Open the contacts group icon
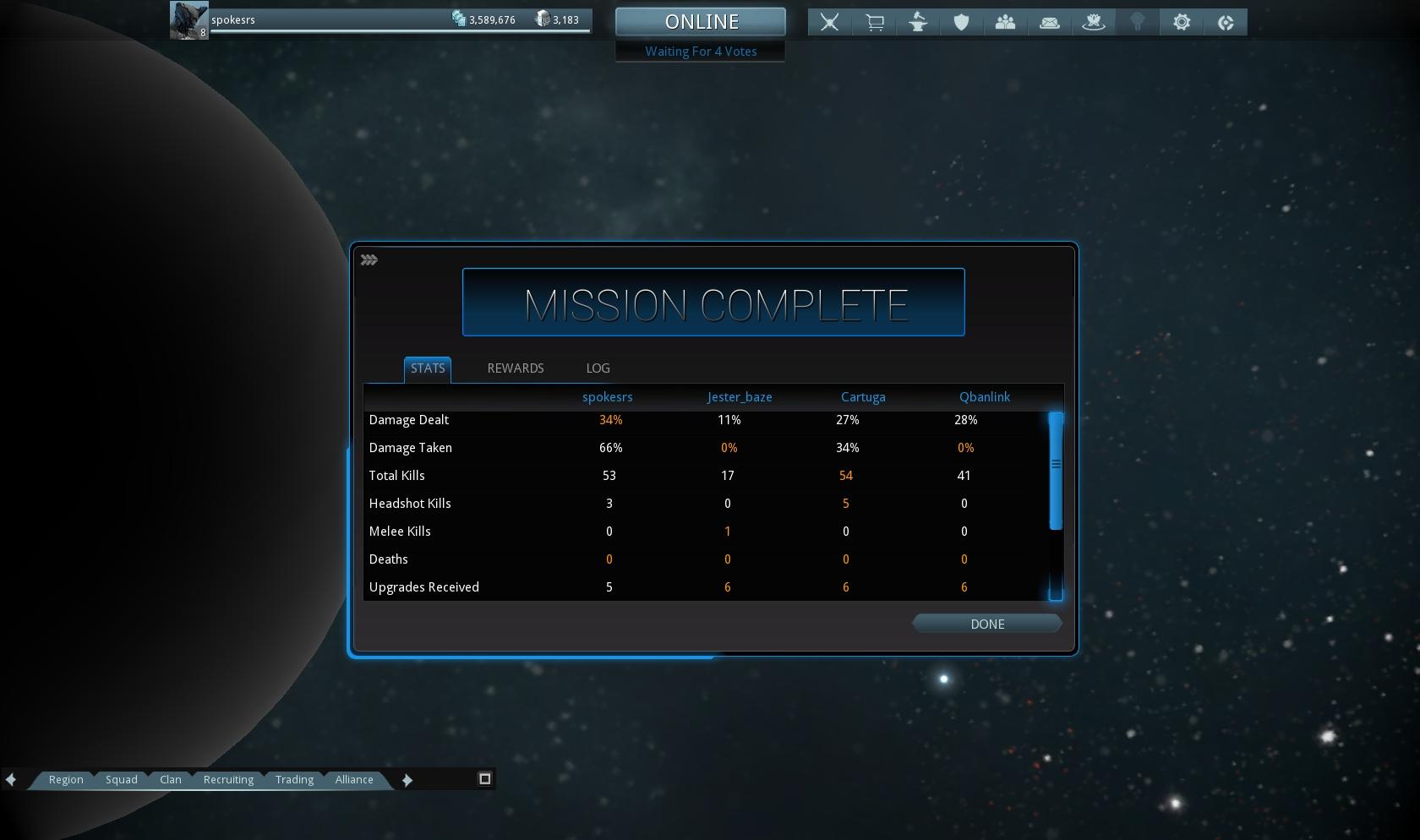Image resolution: width=1420 pixels, height=840 pixels. click(x=1005, y=23)
